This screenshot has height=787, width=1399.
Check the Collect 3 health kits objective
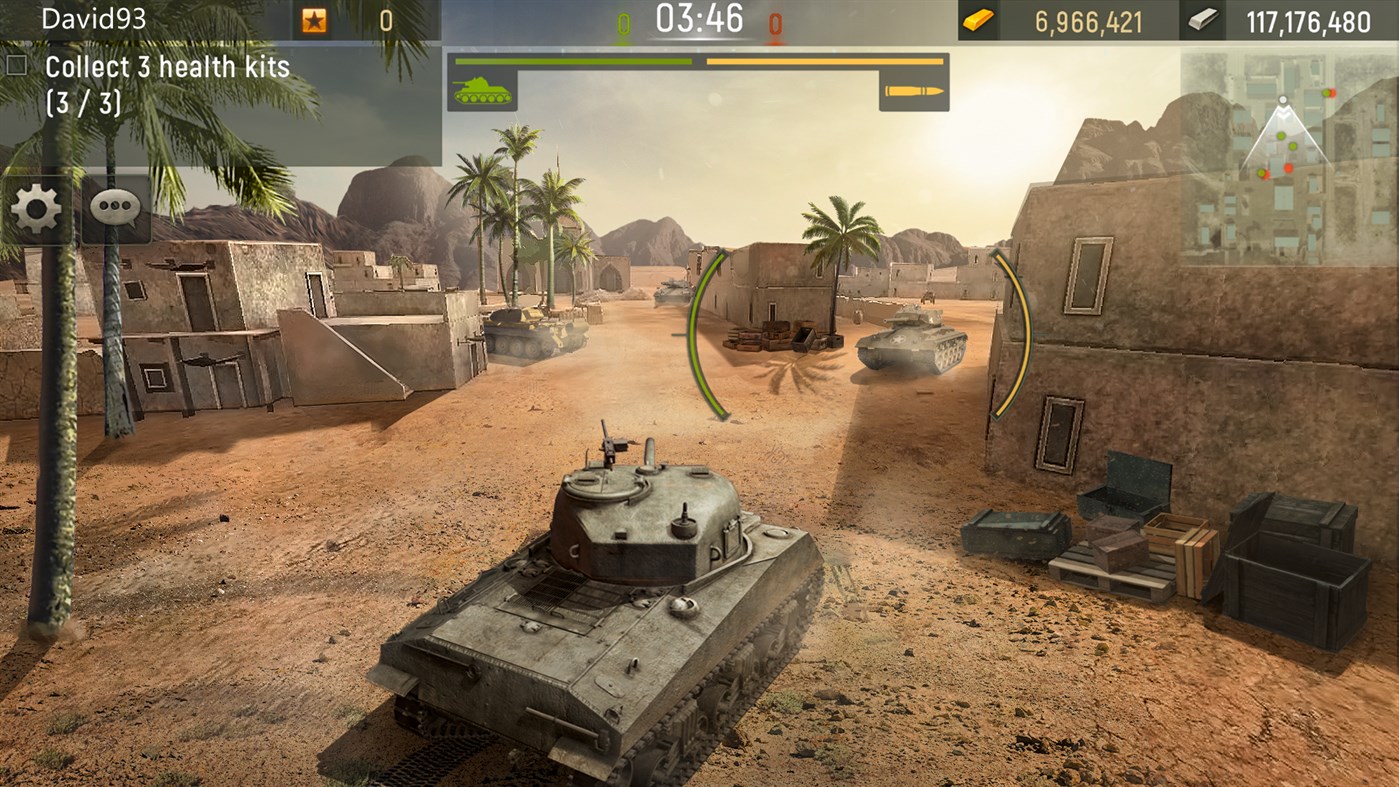[x=17, y=65]
